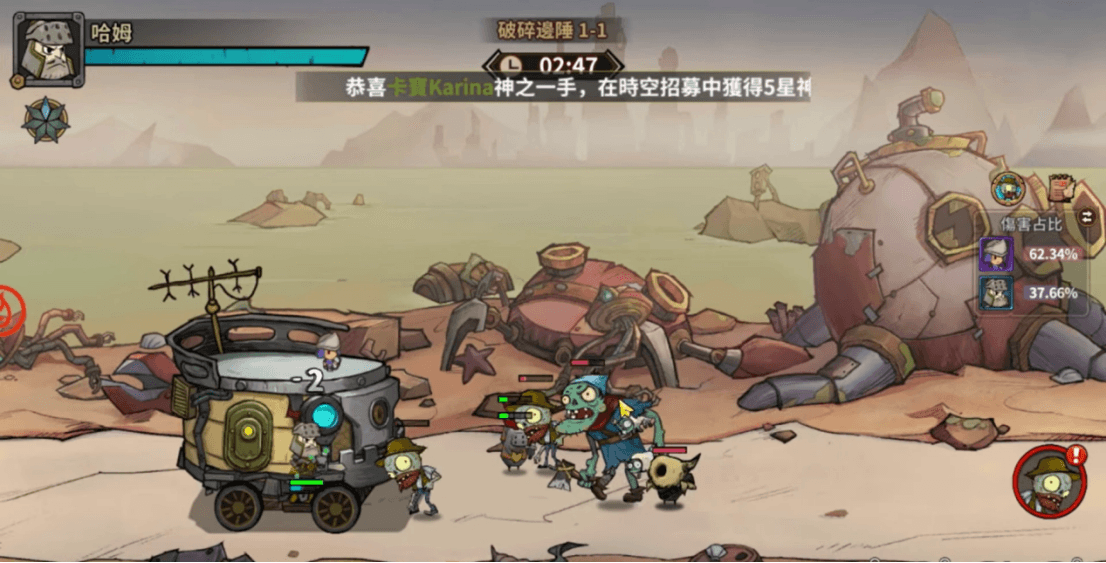The height and width of the screenshot is (563, 1106).
Task: Open the scroll with quill log
Action: coord(1060,187)
